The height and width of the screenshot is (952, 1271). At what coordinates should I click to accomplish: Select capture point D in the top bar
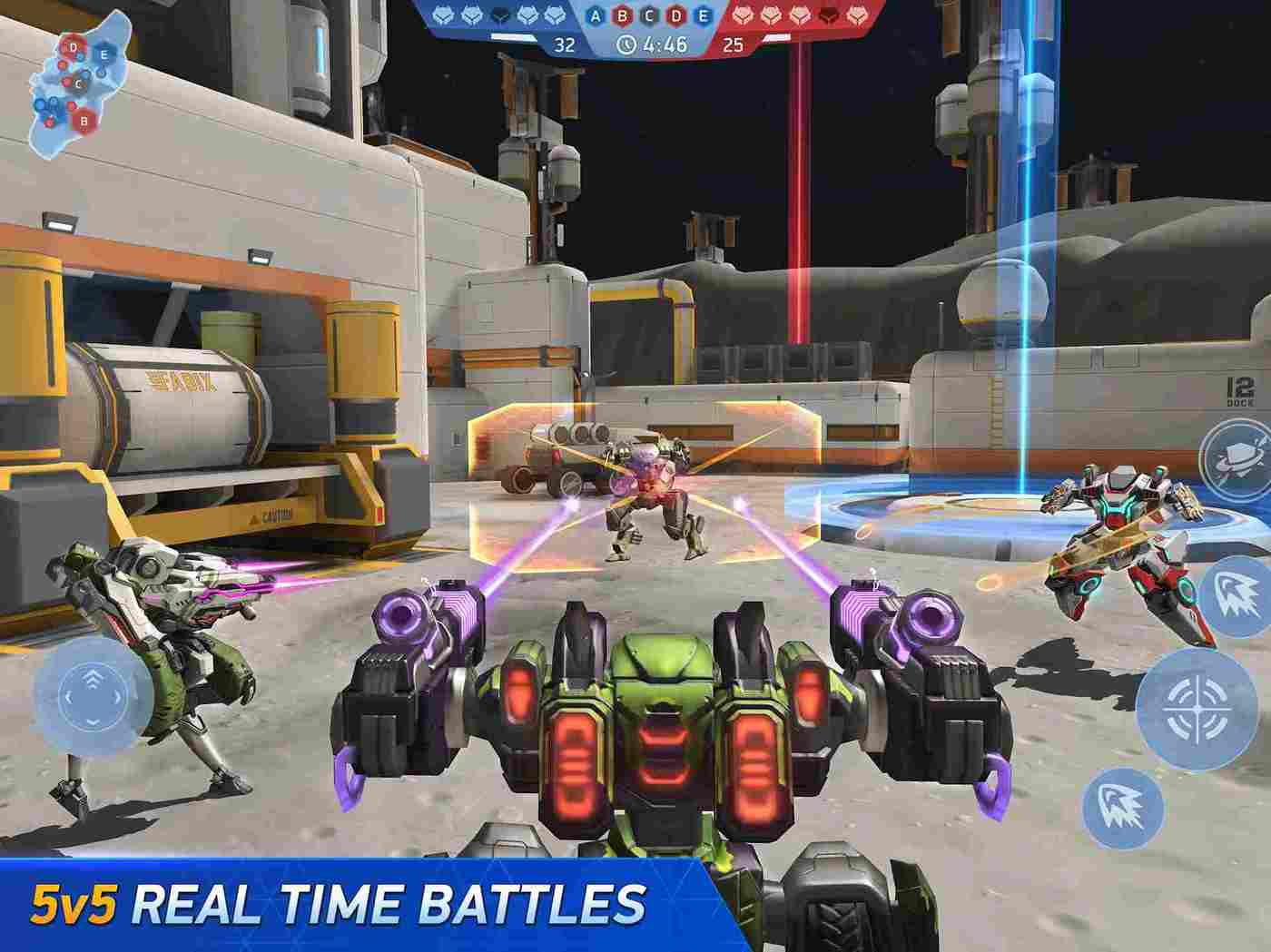(x=675, y=15)
